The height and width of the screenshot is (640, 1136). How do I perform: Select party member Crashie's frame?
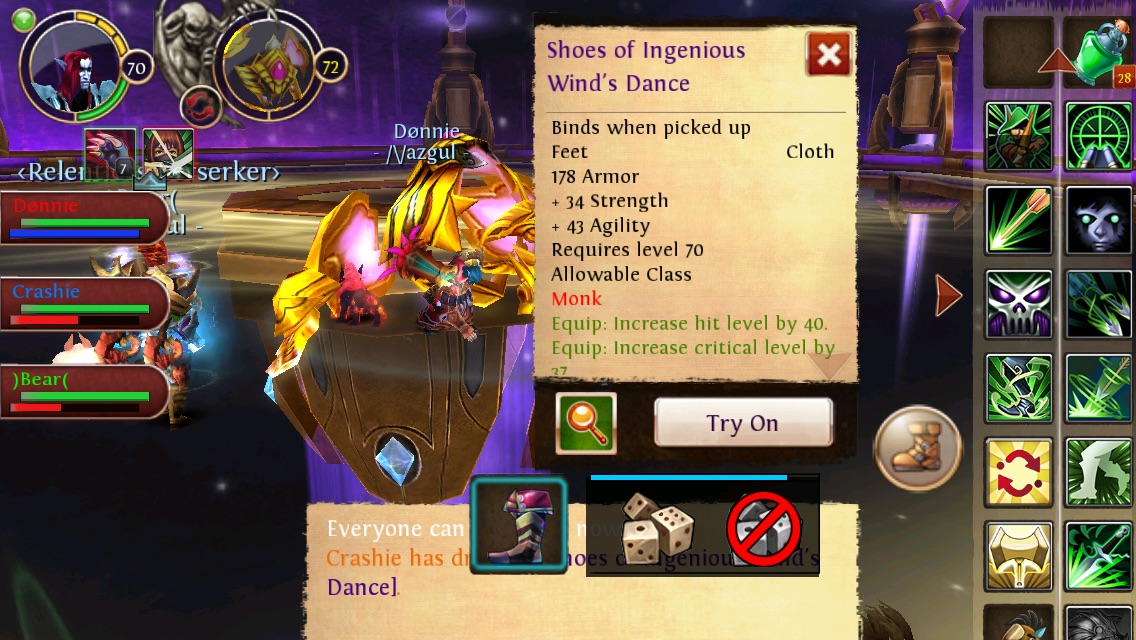point(84,304)
